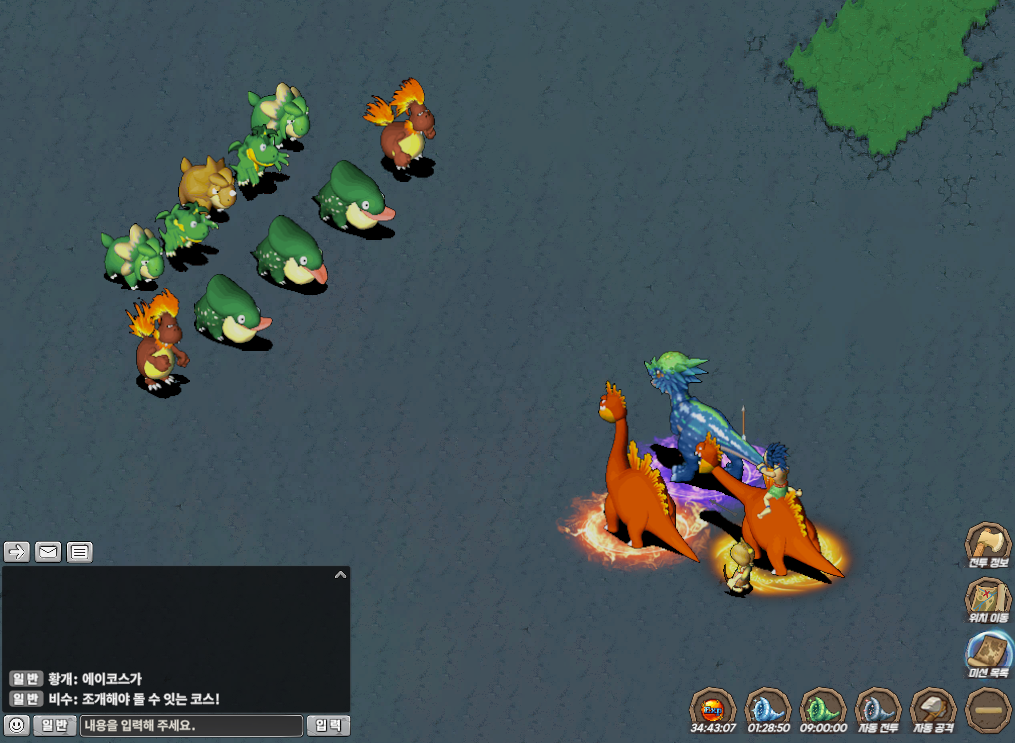Open the 위치 이동 map icon

(x=988, y=599)
